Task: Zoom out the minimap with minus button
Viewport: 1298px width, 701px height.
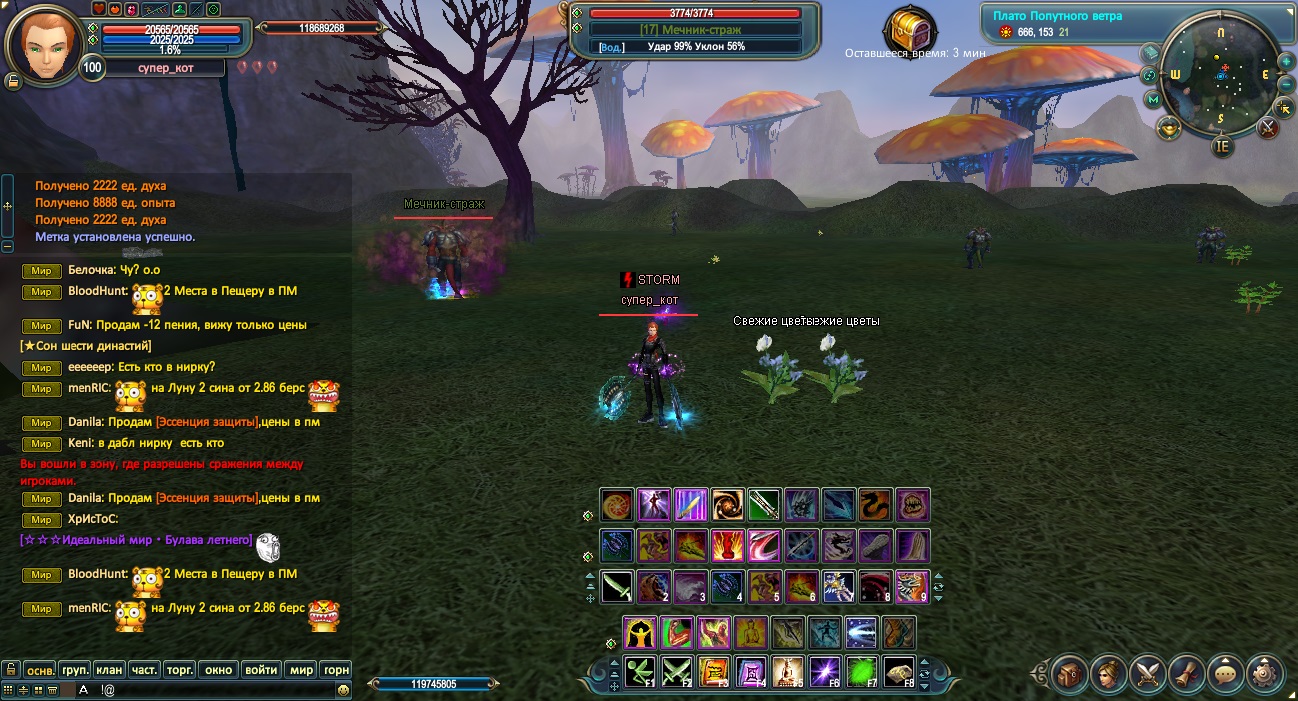Action: [1286, 84]
